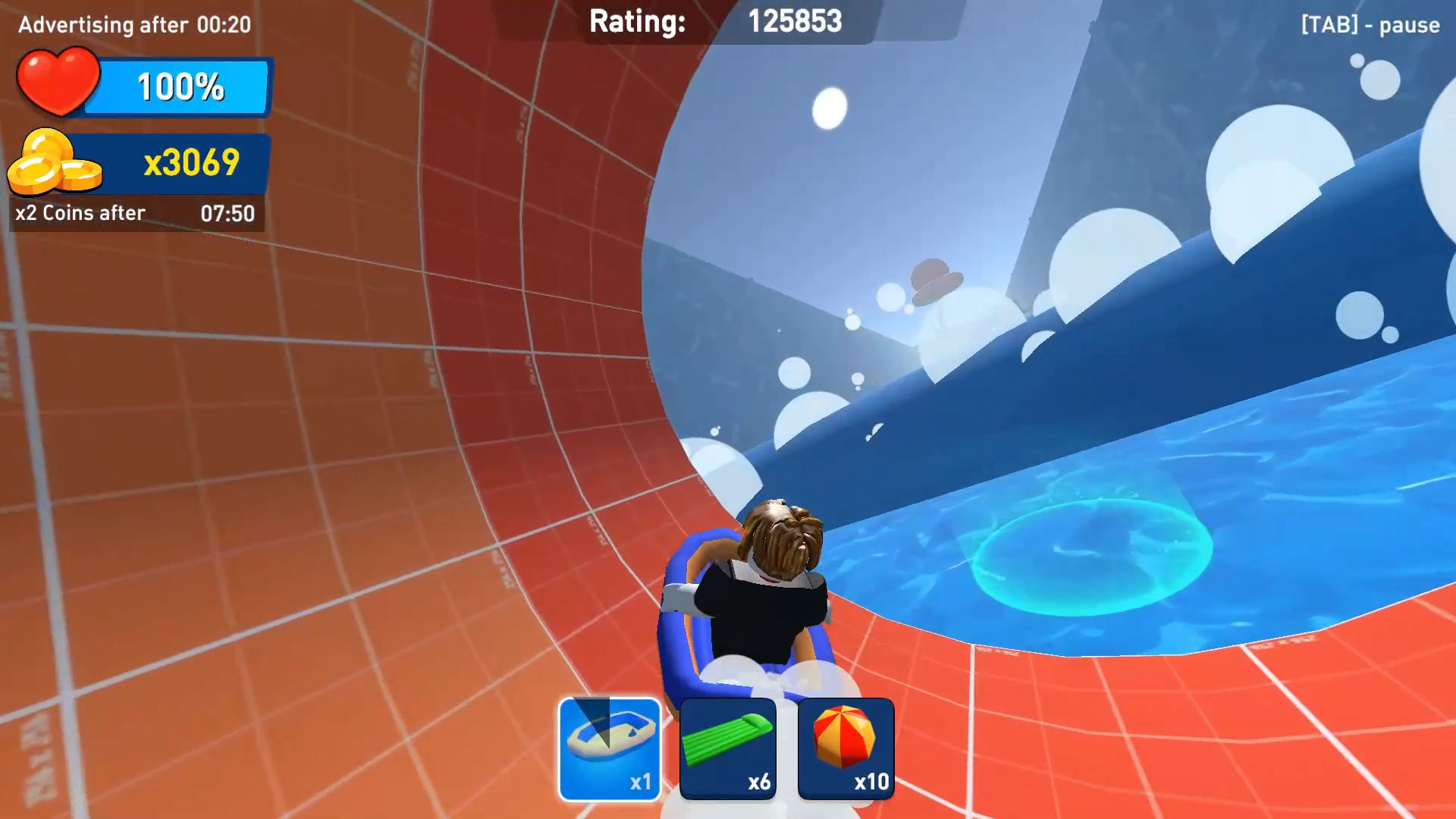The width and height of the screenshot is (1456, 819).
Task: Select the green pool mattress item x6
Action: coord(726,748)
